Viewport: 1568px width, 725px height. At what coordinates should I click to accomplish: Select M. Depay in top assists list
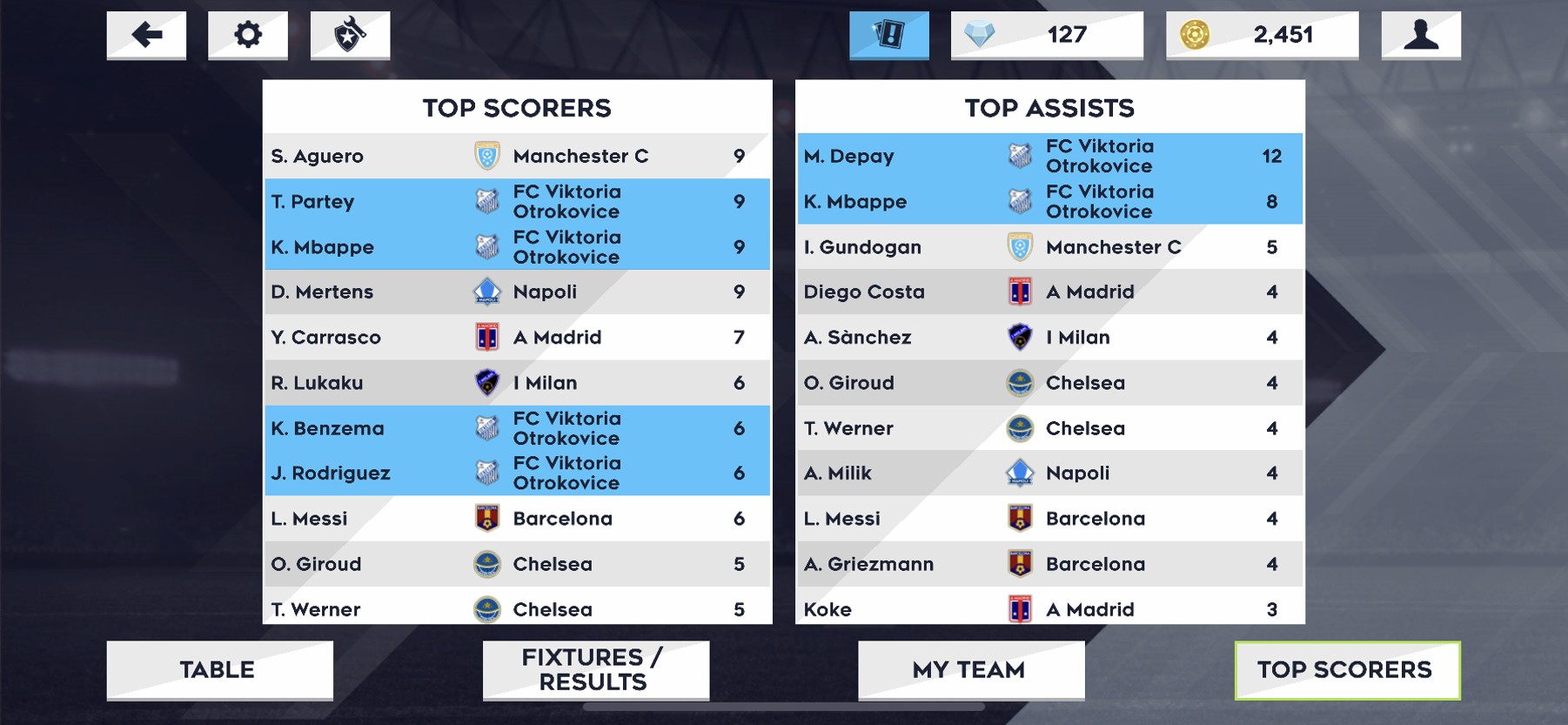(x=1049, y=156)
